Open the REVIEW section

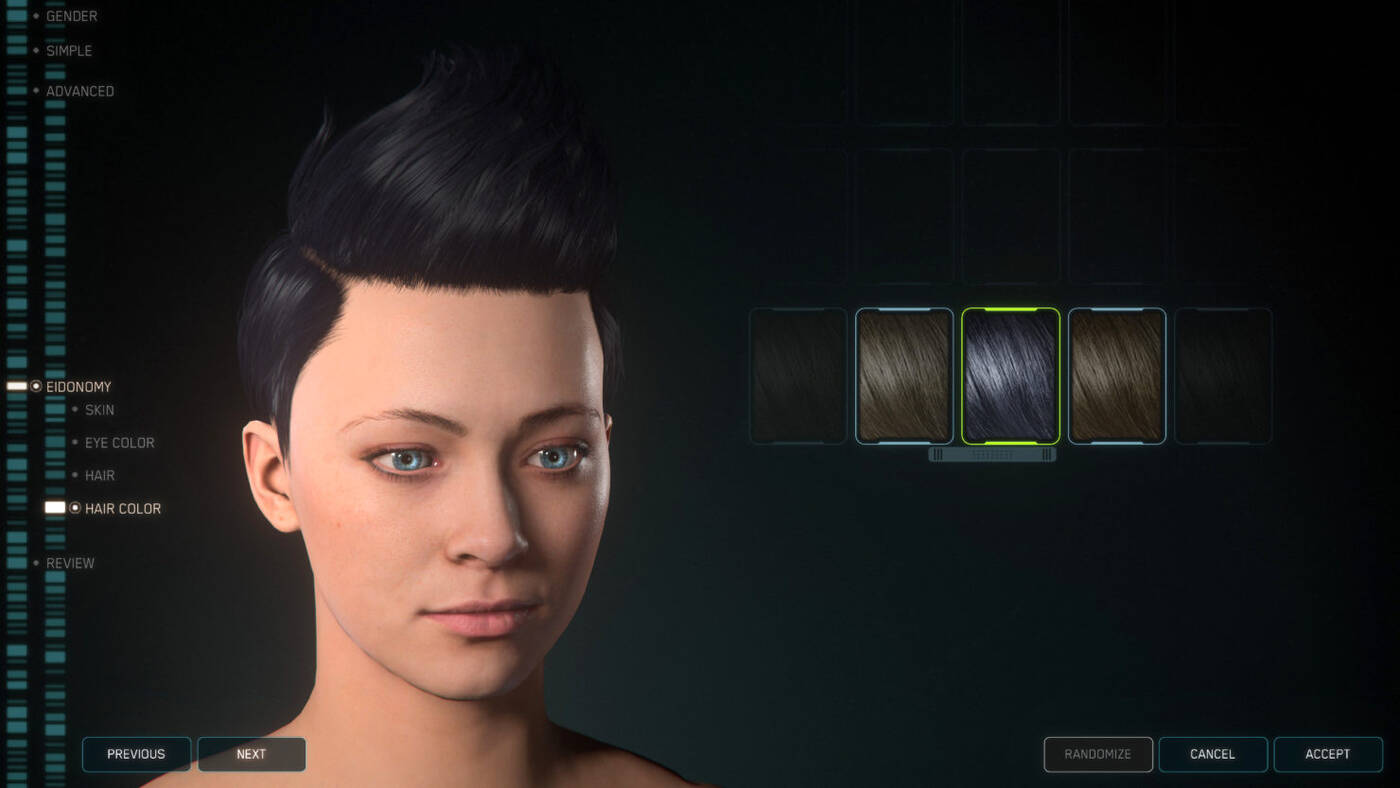[70, 563]
